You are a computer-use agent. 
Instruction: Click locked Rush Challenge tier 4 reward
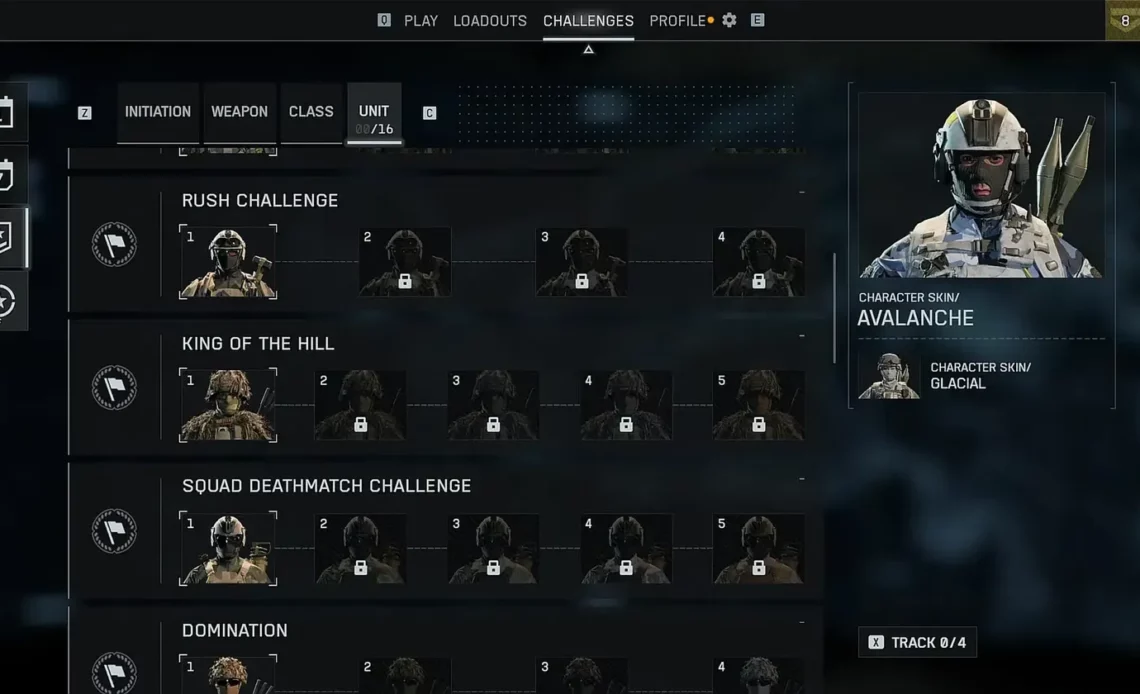[758, 262]
